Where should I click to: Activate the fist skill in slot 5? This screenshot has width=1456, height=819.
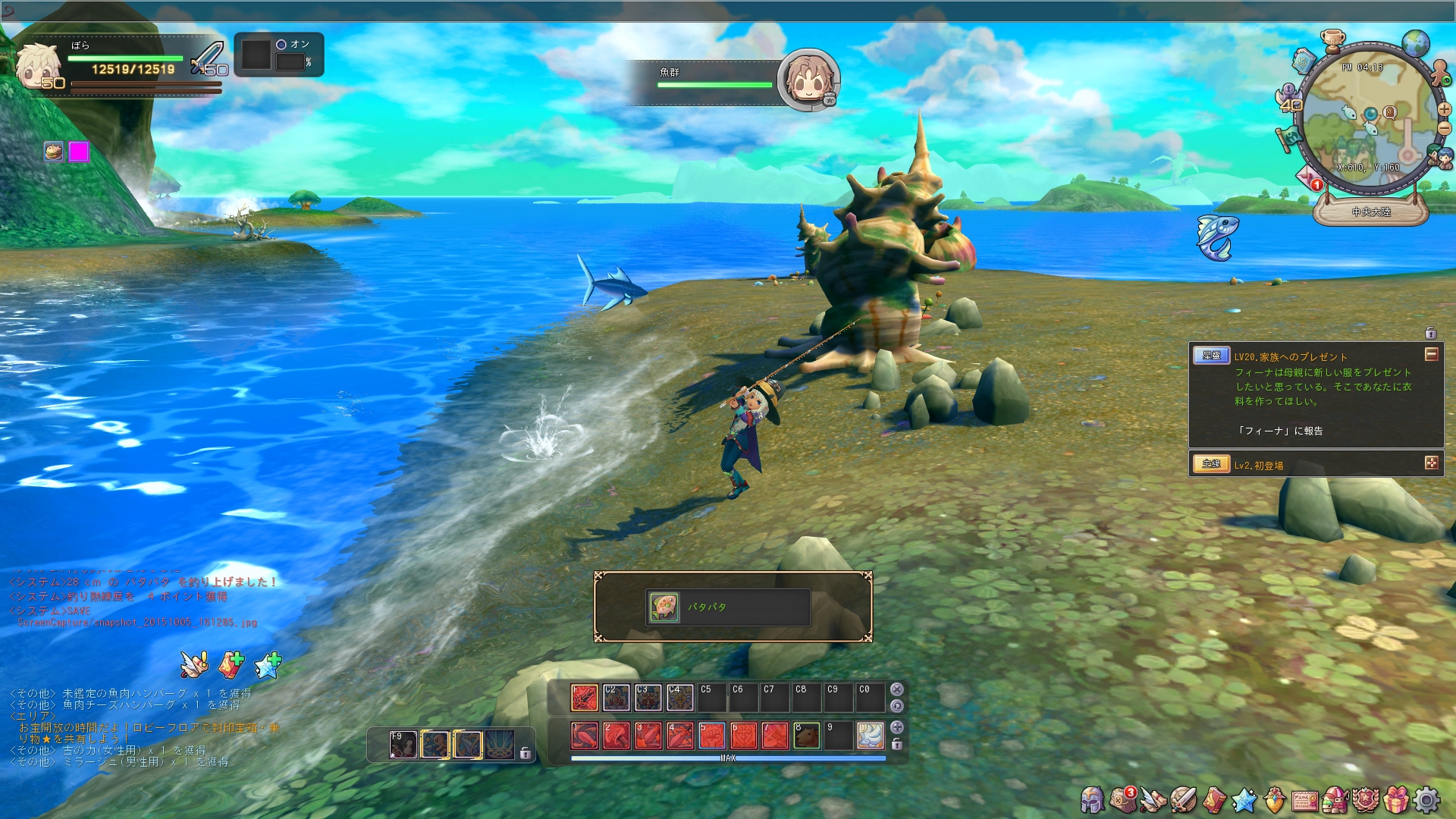pyautogui.click(x=711, y=736)
